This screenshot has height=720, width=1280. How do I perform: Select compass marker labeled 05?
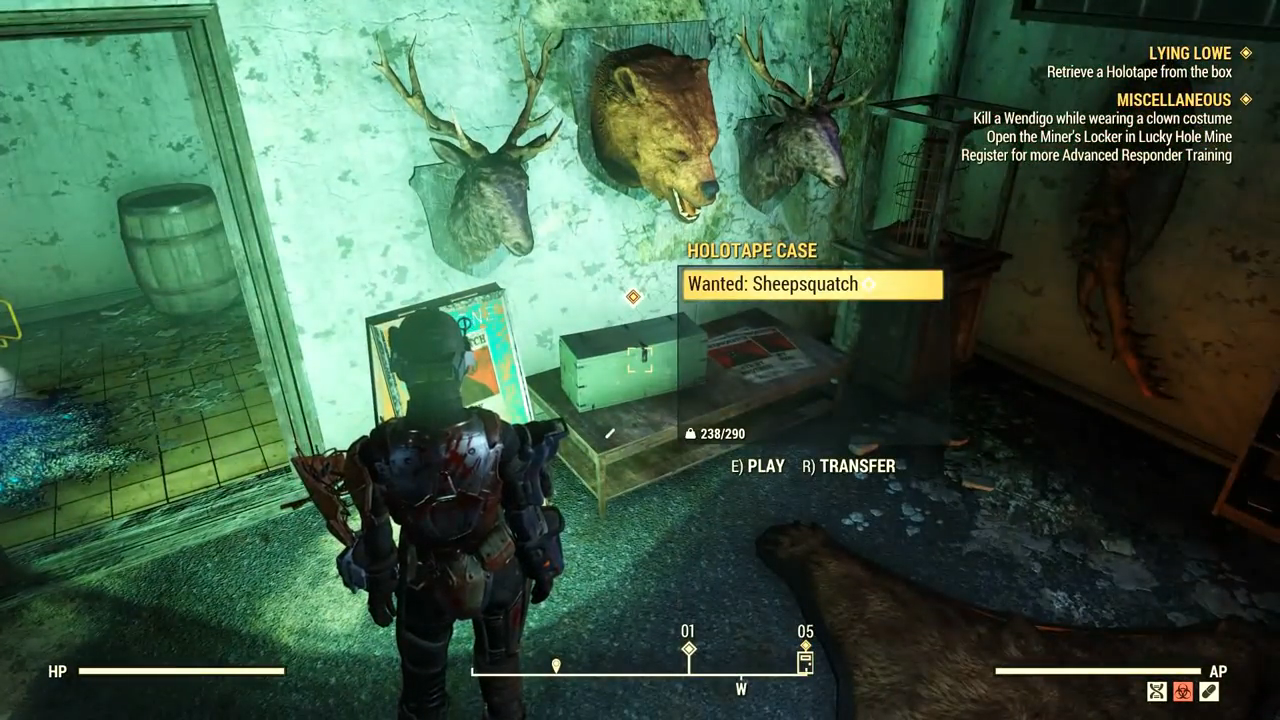click(x=805, y=660)
